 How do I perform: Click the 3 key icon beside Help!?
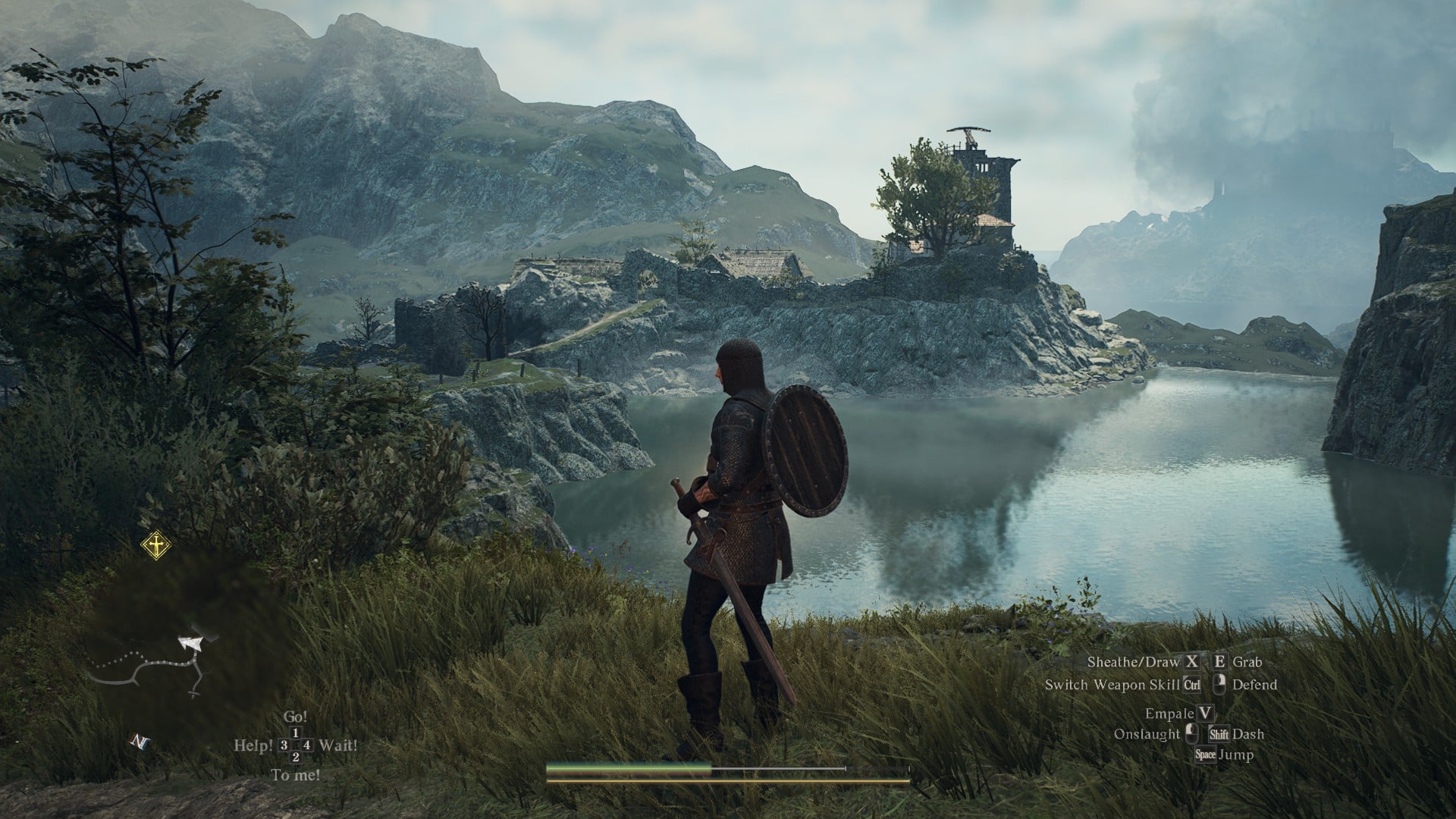pos(284,745)
